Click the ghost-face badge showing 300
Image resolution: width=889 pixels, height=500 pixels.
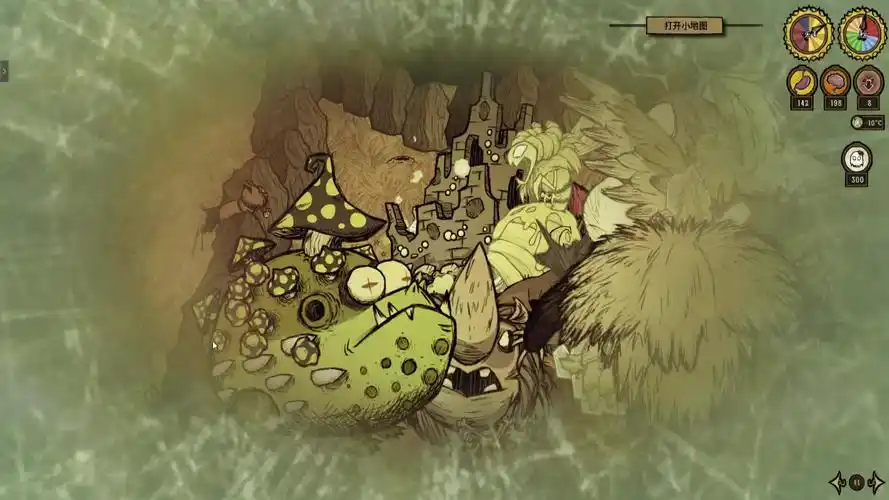pyautogui.click(x=856, y=159)
